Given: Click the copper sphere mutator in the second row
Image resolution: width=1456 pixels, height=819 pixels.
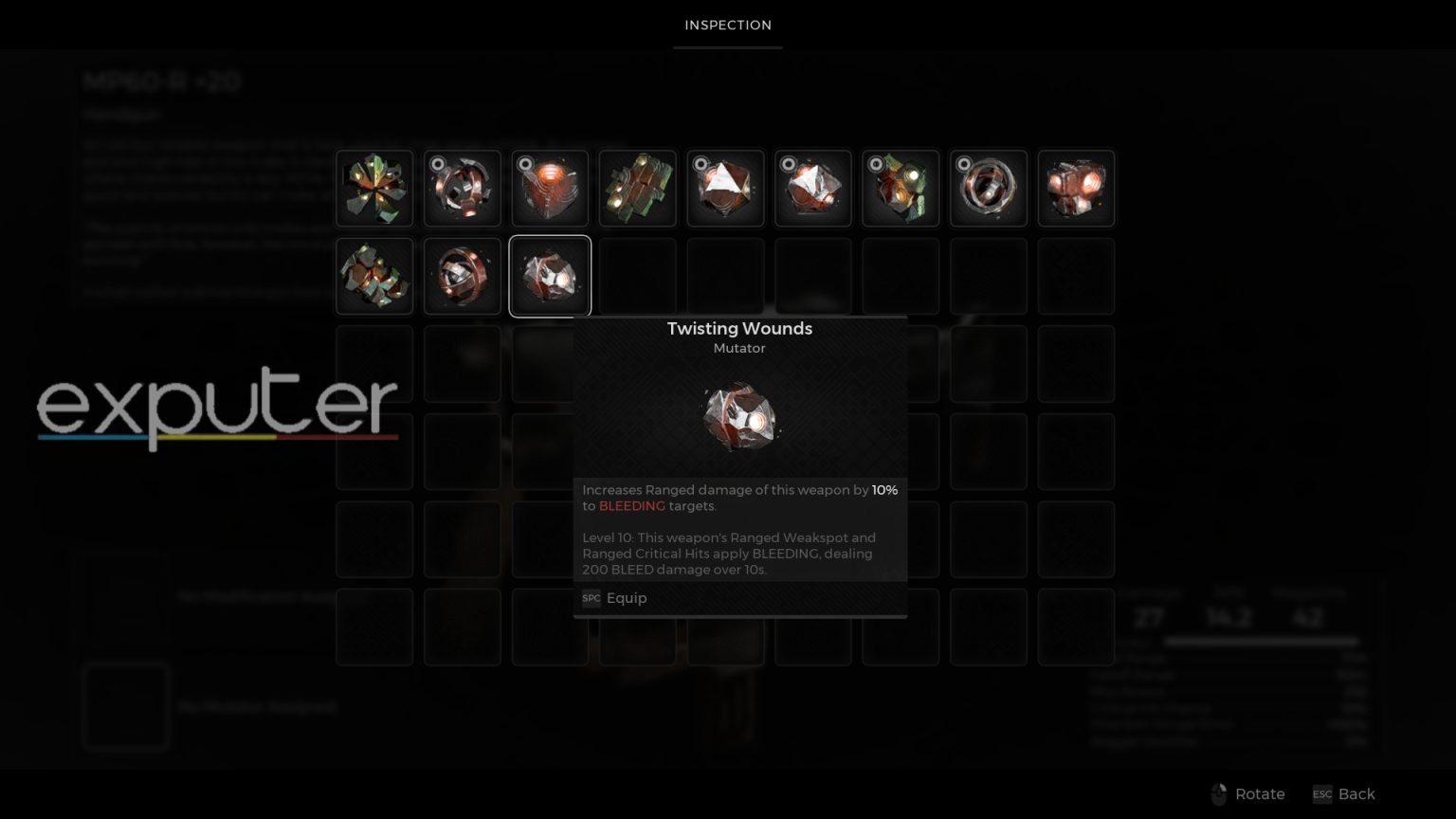Looking at the screenshot, I should tap(463, 276).
